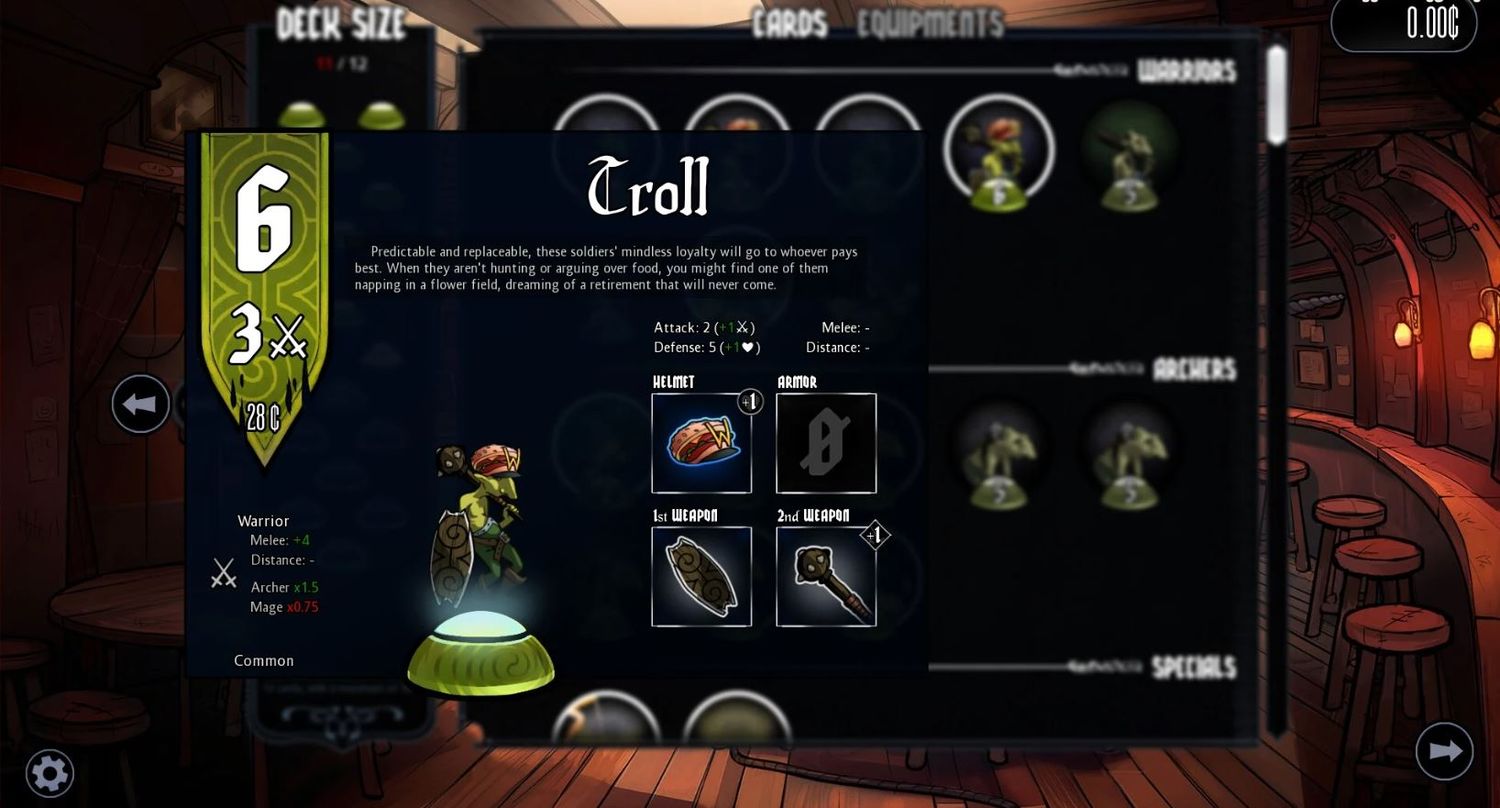The height and width of the screenshot is (808, 1500).
Task: Select the burger helmet equipment slot
Action: point(701,443)
